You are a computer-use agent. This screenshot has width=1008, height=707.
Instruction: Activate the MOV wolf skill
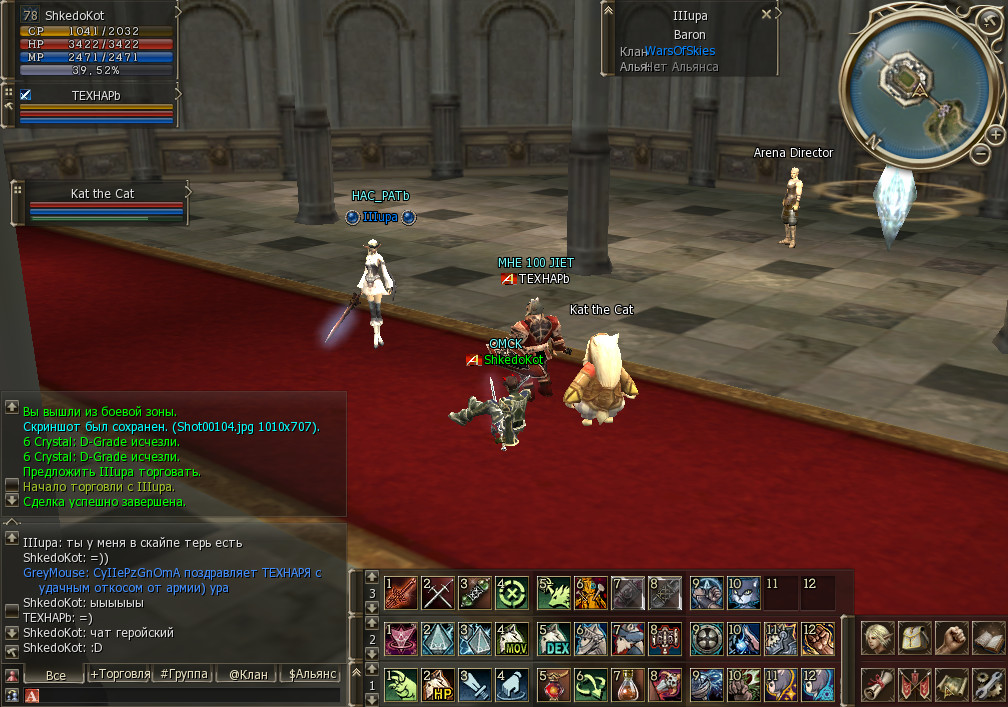pos(513,638)
